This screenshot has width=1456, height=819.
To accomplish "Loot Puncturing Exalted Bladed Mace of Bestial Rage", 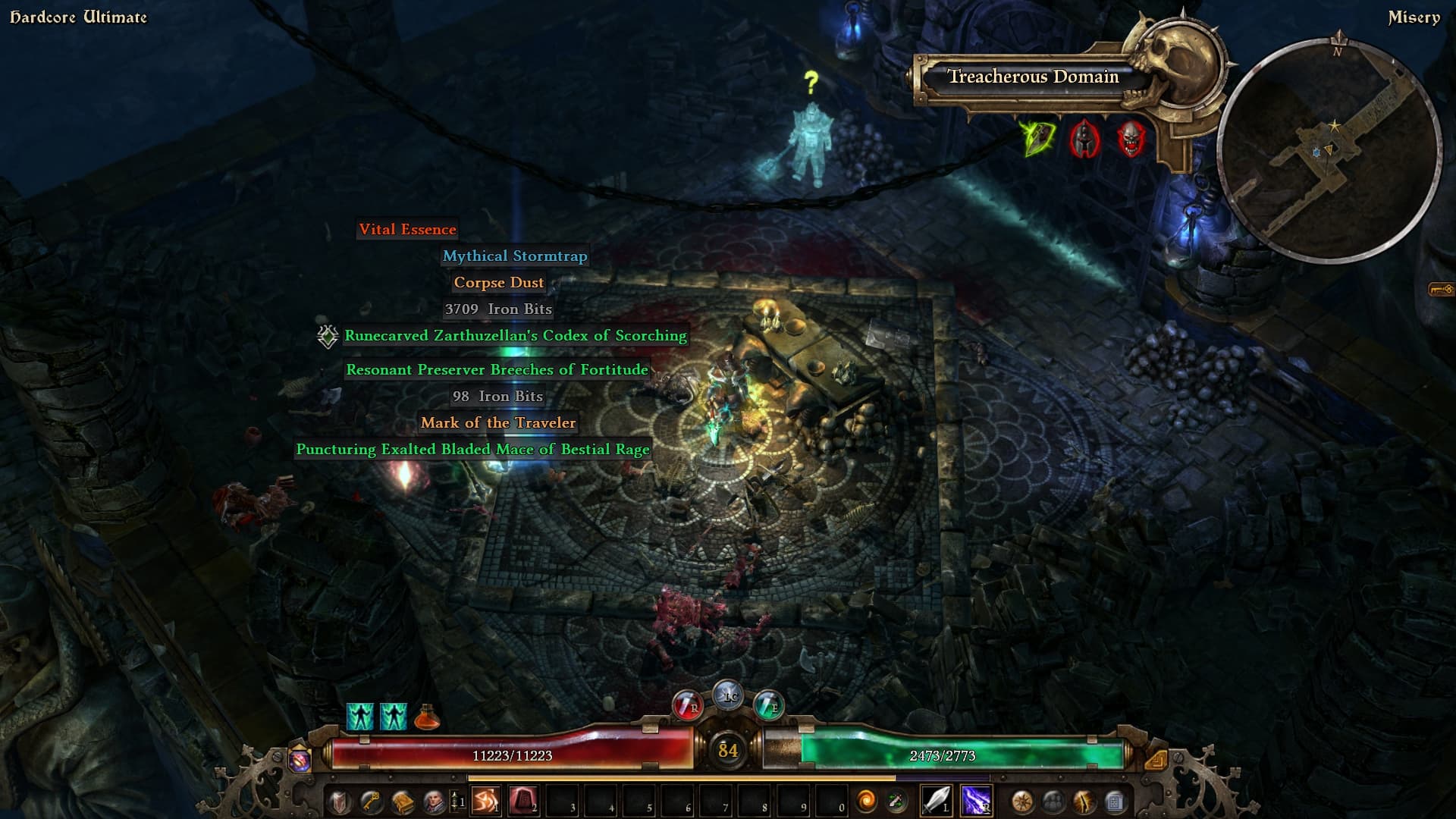I will click(x=472, y=450).
